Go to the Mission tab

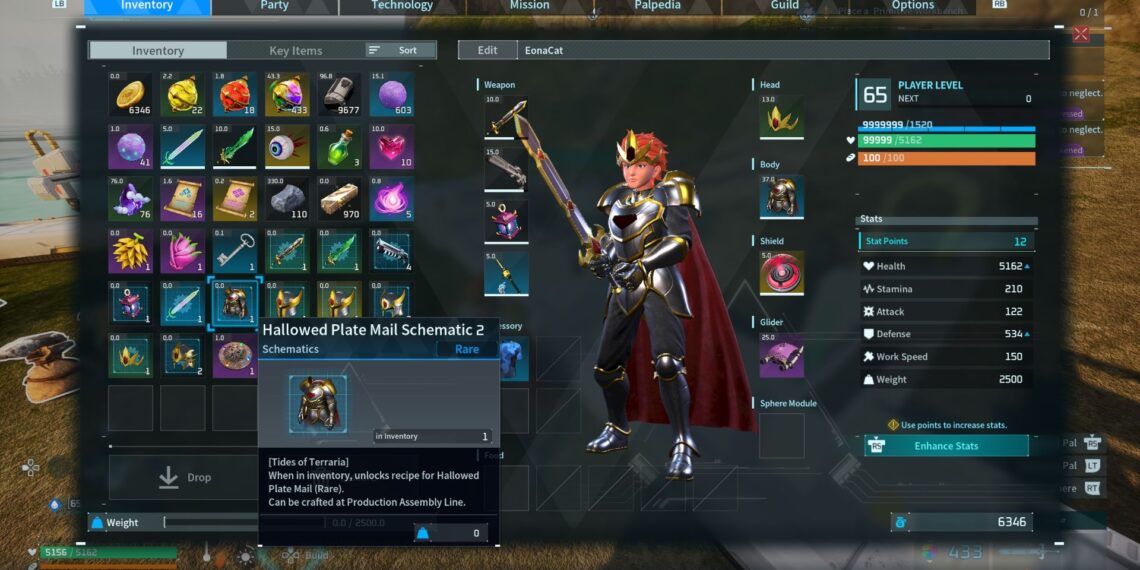(529, 6)
